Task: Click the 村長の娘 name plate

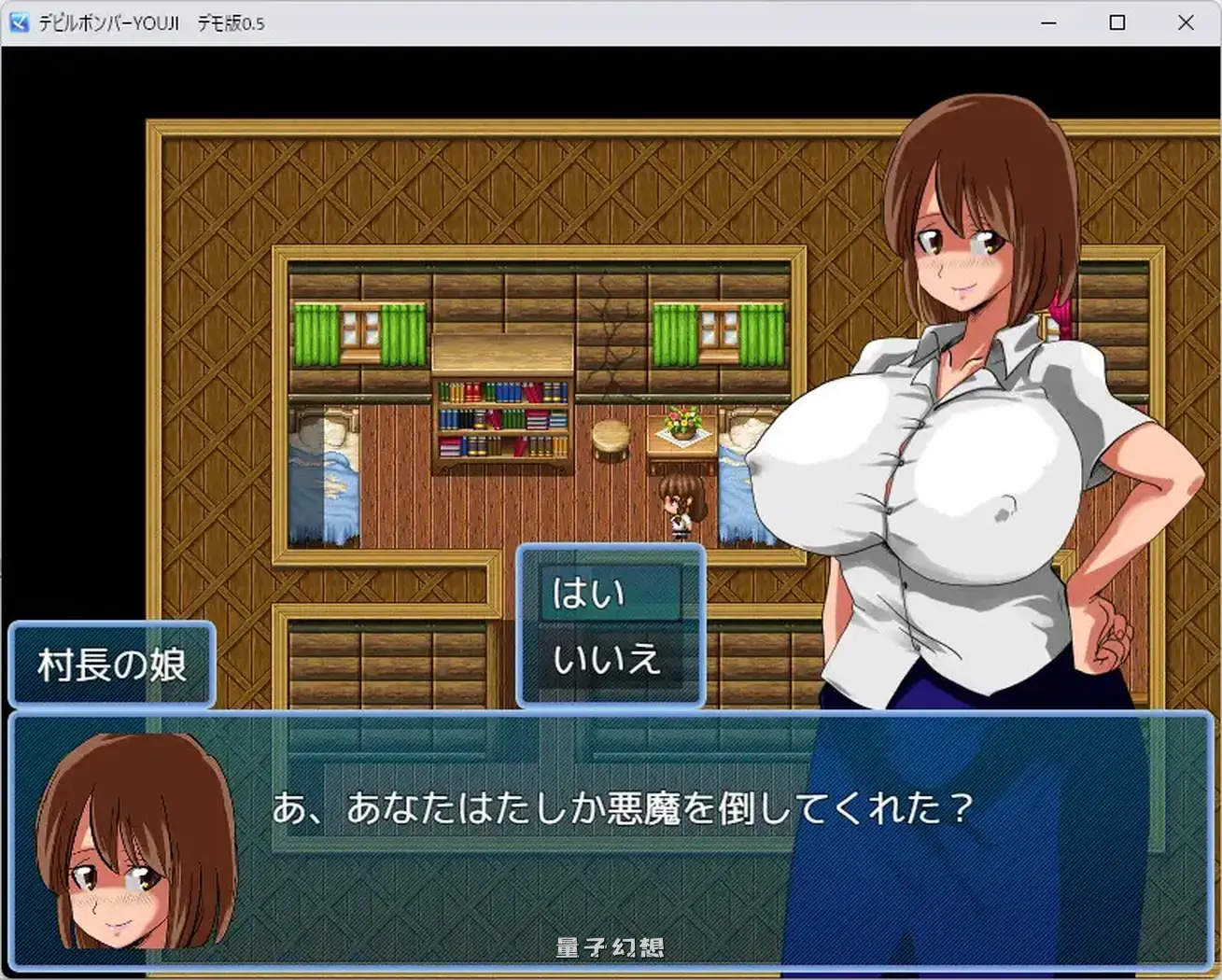Action: [x=111, y=665]
